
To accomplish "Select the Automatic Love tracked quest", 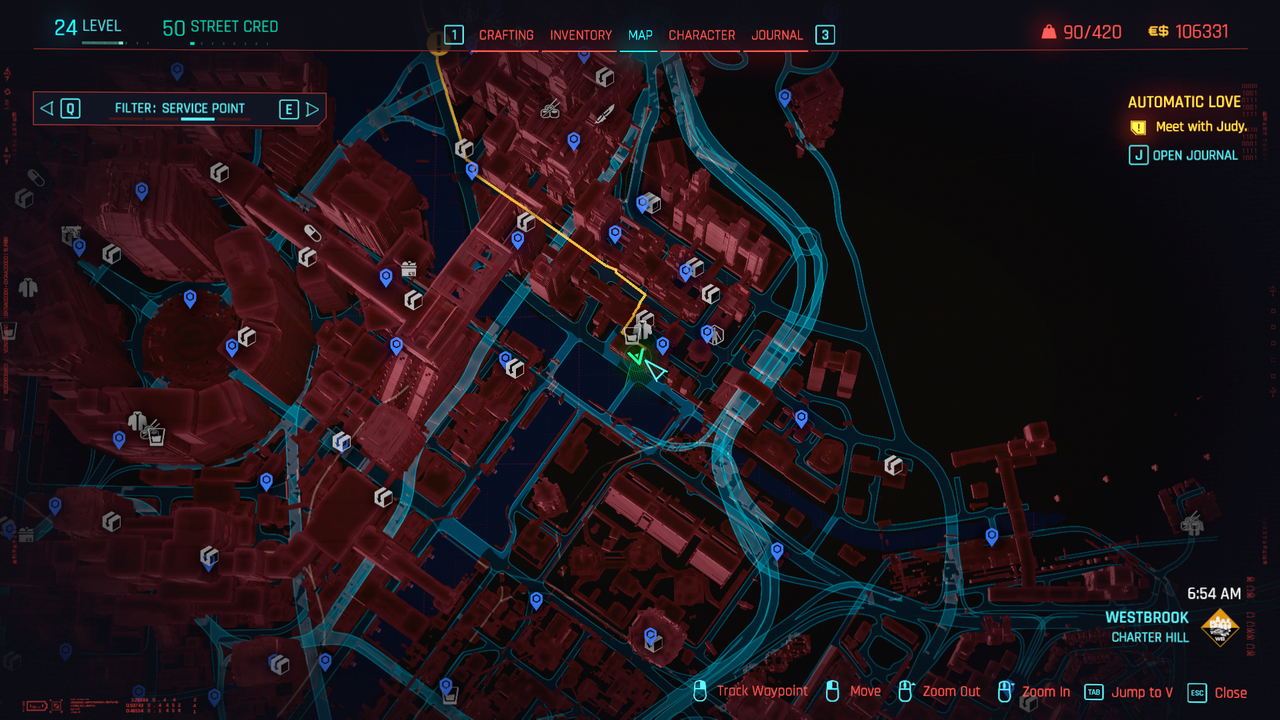I will pos(1184,102).
